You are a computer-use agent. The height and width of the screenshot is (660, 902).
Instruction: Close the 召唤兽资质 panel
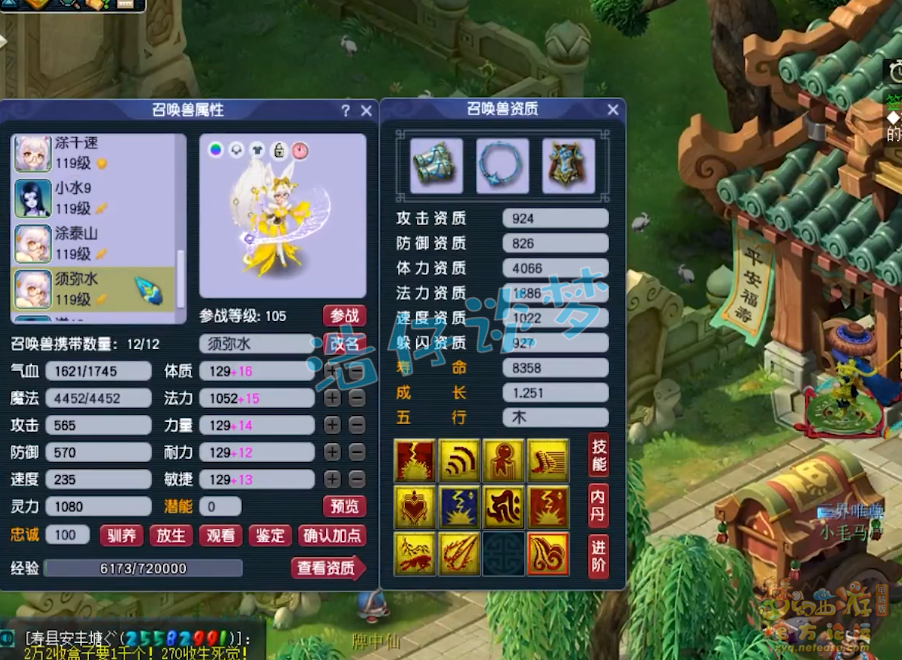[x=613, y=110]
